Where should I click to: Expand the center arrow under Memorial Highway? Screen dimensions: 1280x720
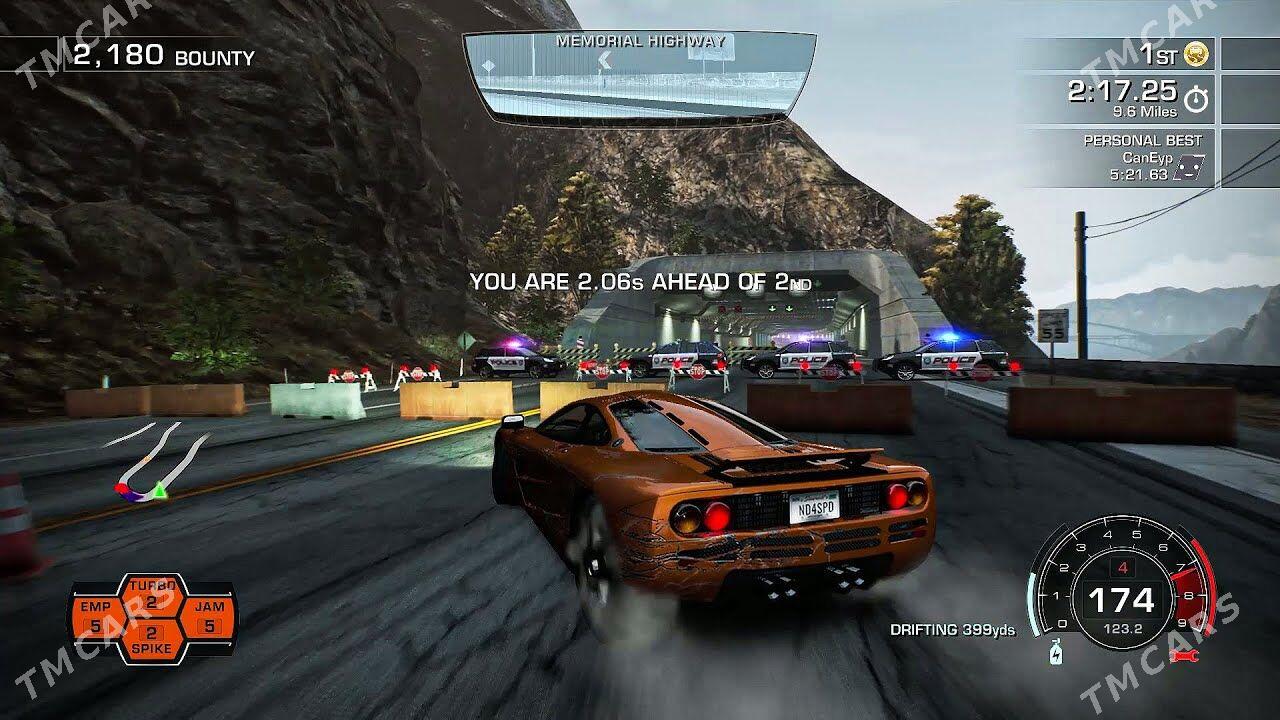pyautogui.click(x=604, y=61)
